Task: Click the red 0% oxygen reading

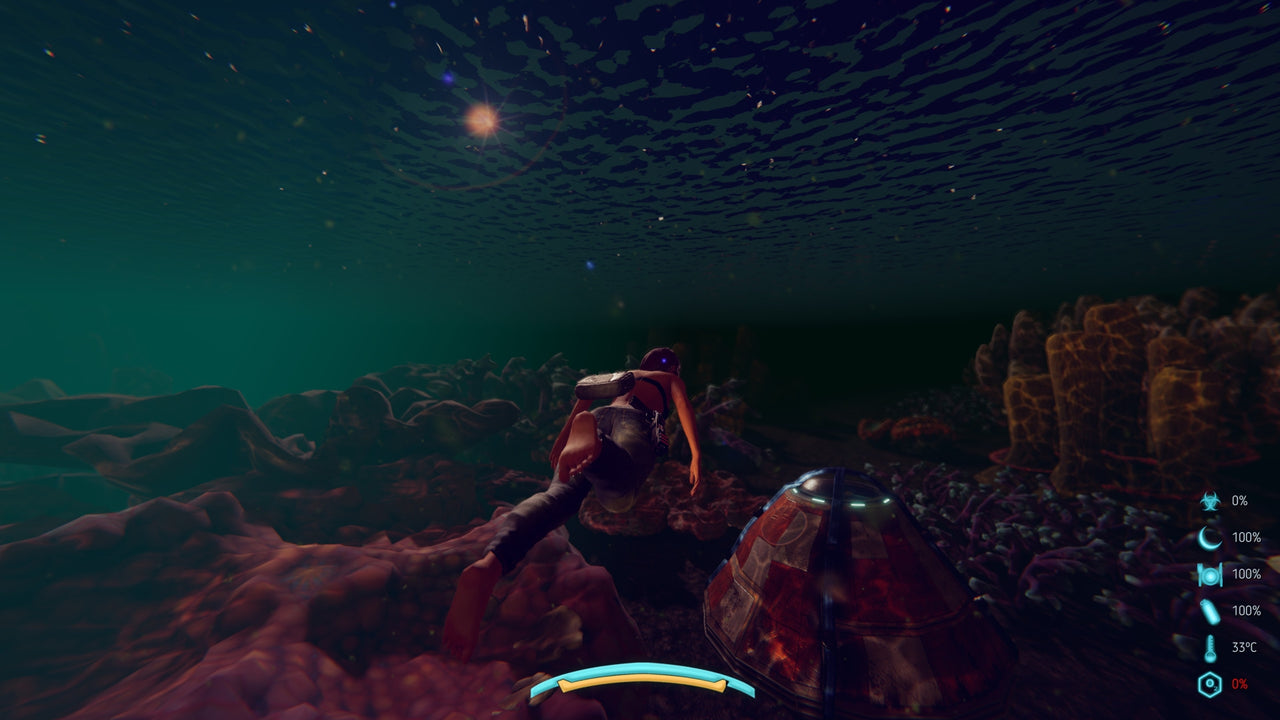Action: [x=1241, y=683]
